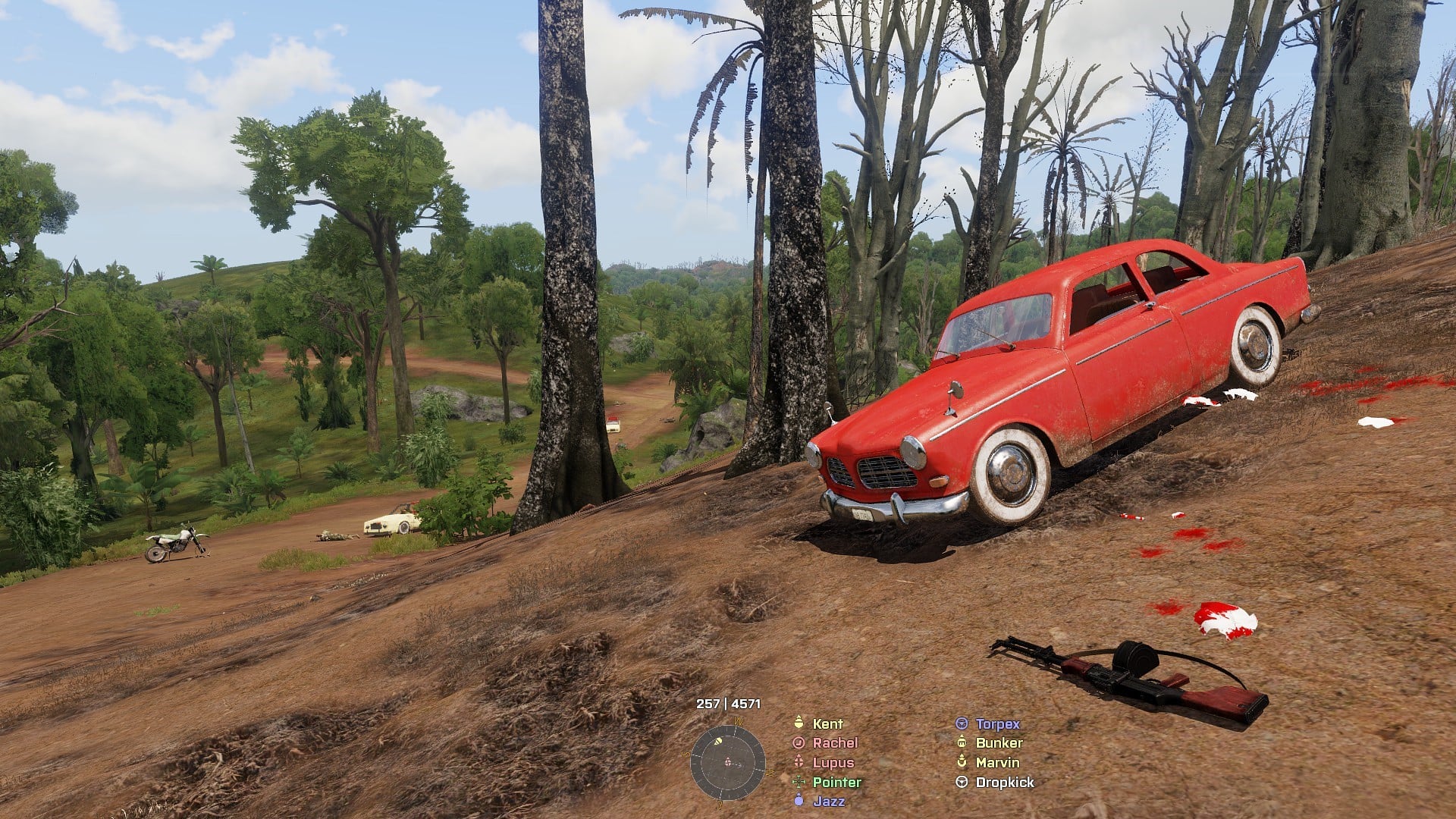
Task: Pick squad member Pointer
Action: (x=836, y=782)
